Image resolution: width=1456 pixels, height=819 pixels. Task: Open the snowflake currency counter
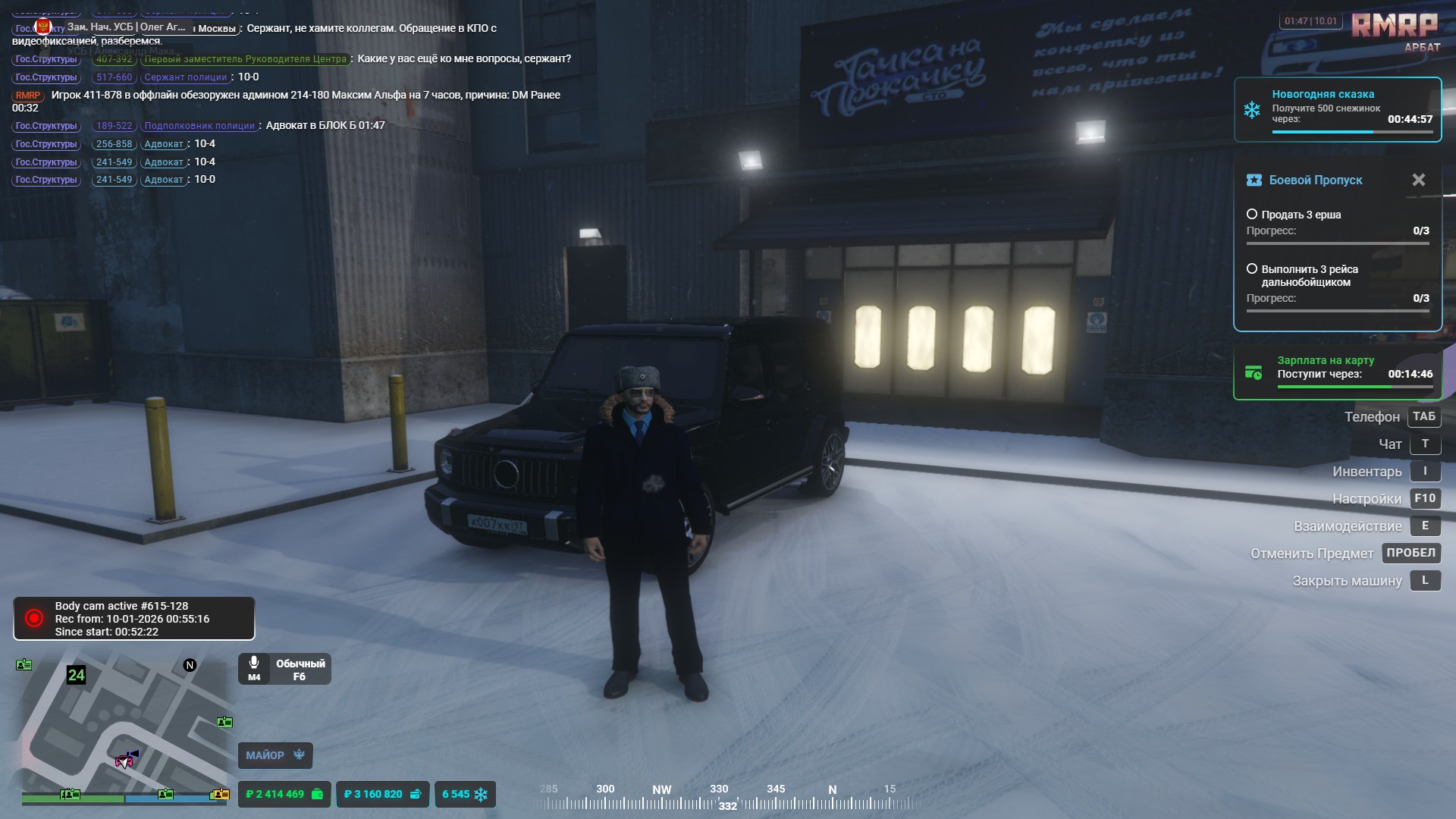(465, 794)
